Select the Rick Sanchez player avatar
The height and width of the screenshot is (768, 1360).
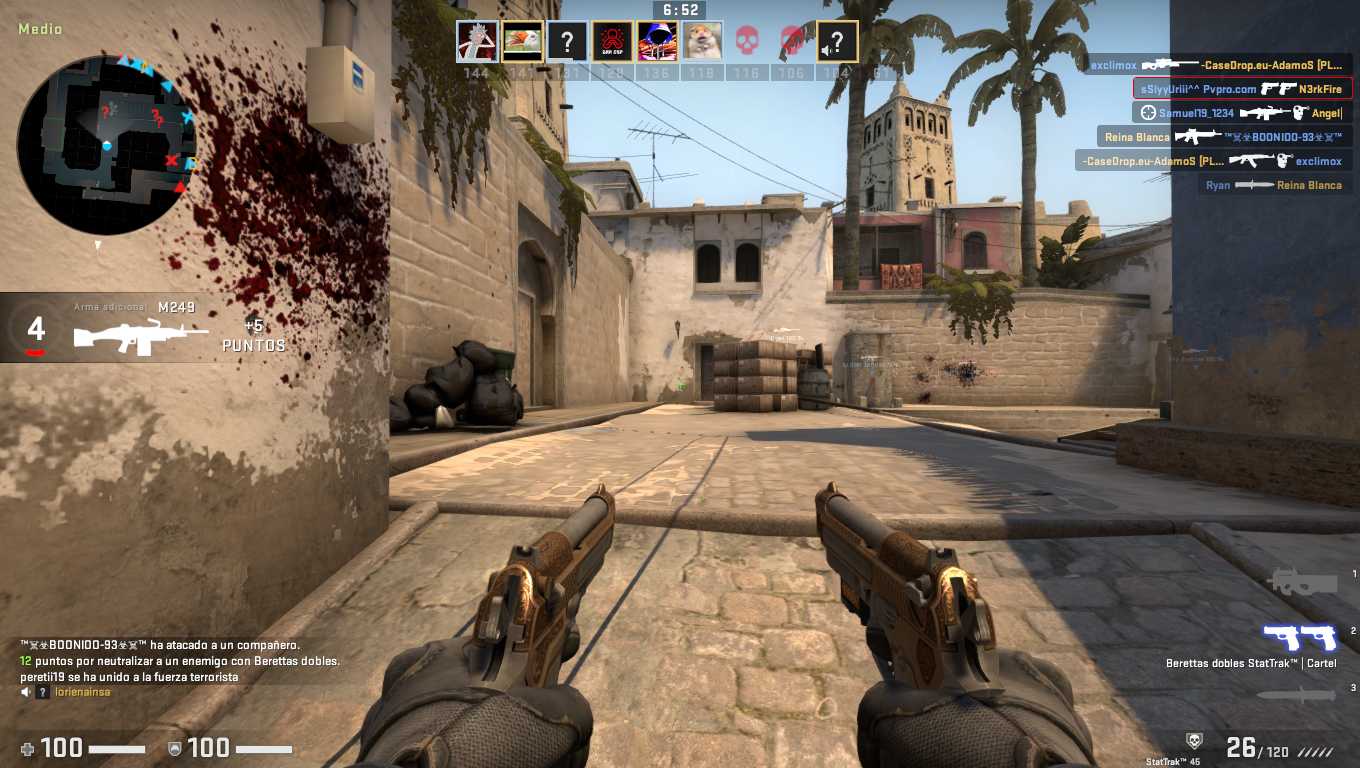tap(477, 42)
